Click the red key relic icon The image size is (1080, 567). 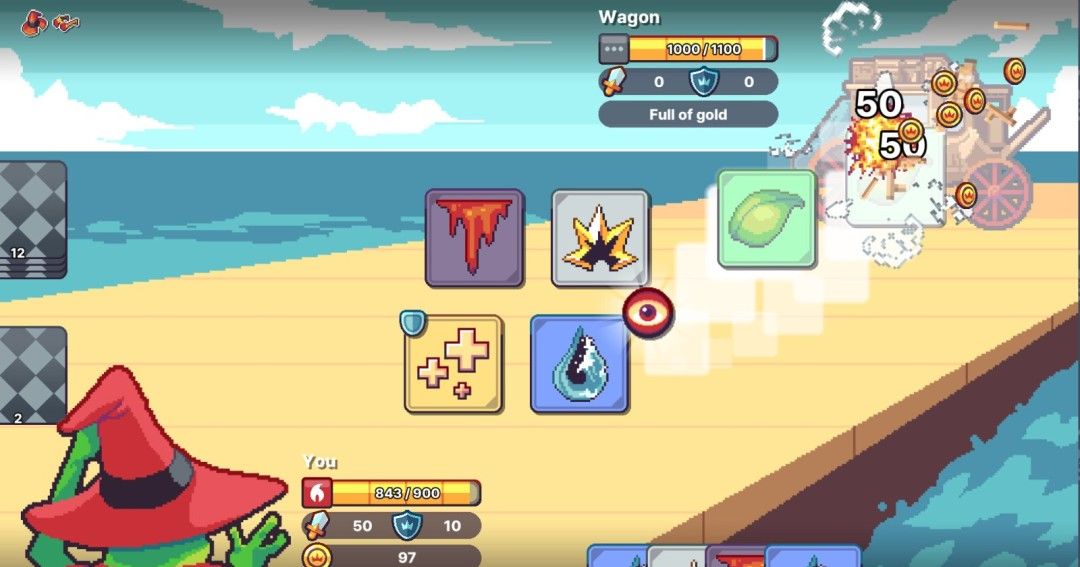tap(67, 22)
